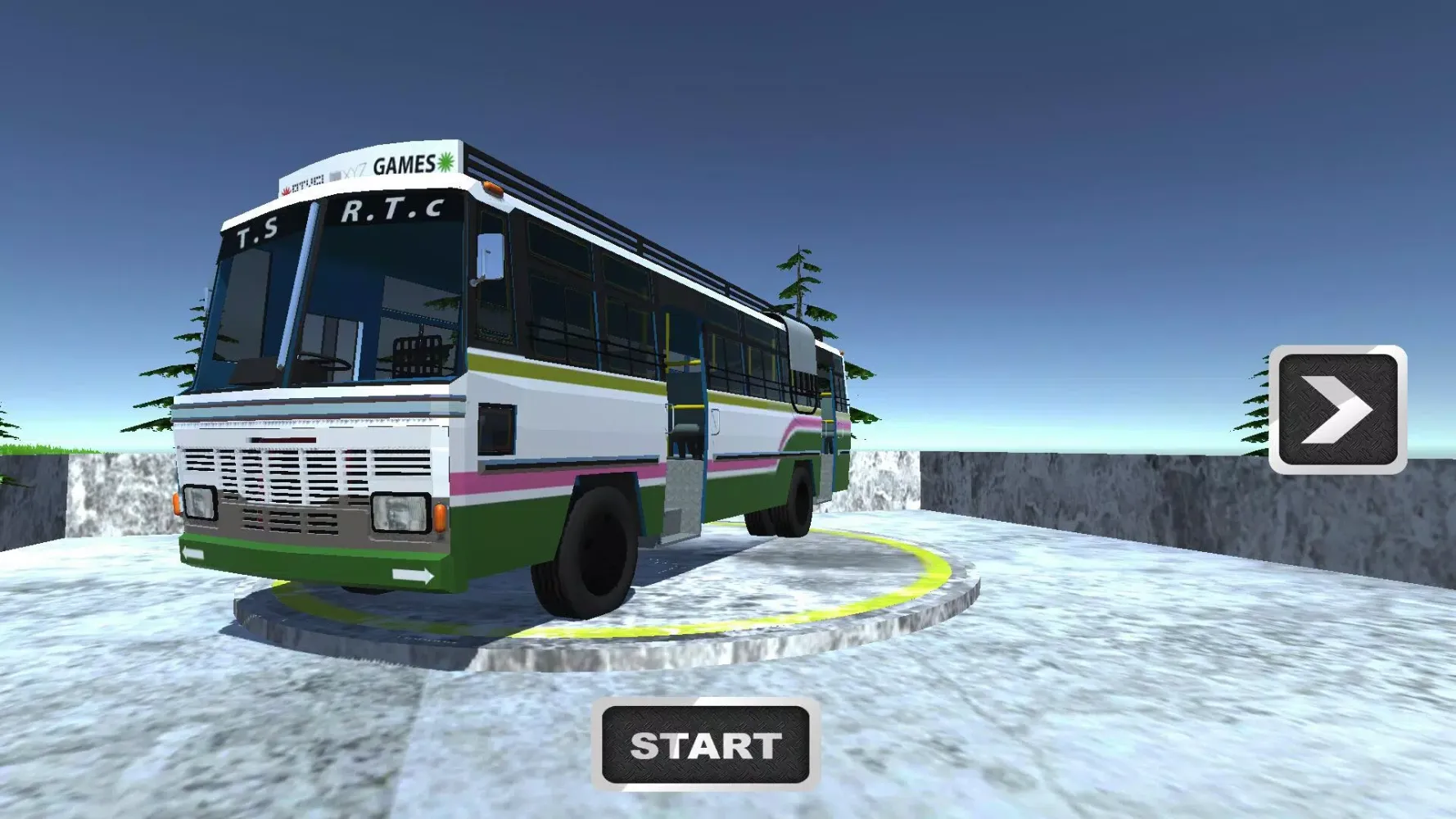The height and width of the screenshot is (819, 1456).
Task: Click the GAMES text above the windshield
Action: tap(405, 164)
